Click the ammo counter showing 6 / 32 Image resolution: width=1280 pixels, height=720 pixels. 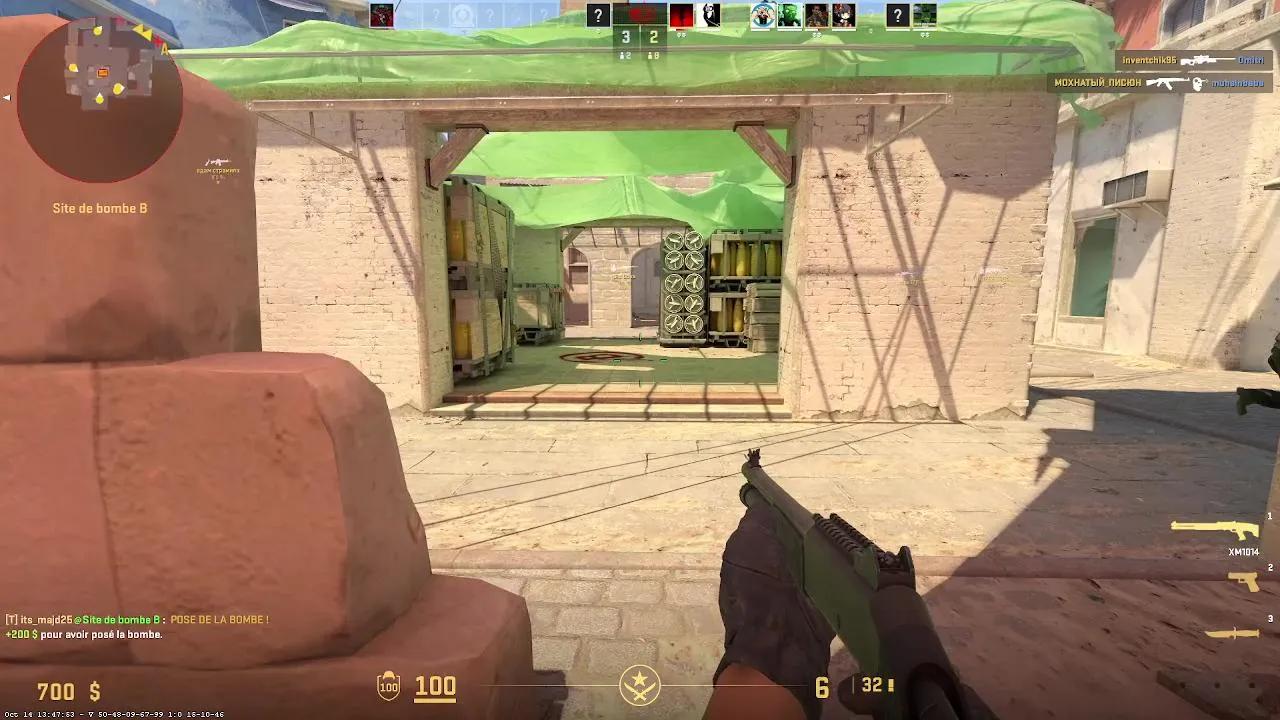(x=840, y=687)
